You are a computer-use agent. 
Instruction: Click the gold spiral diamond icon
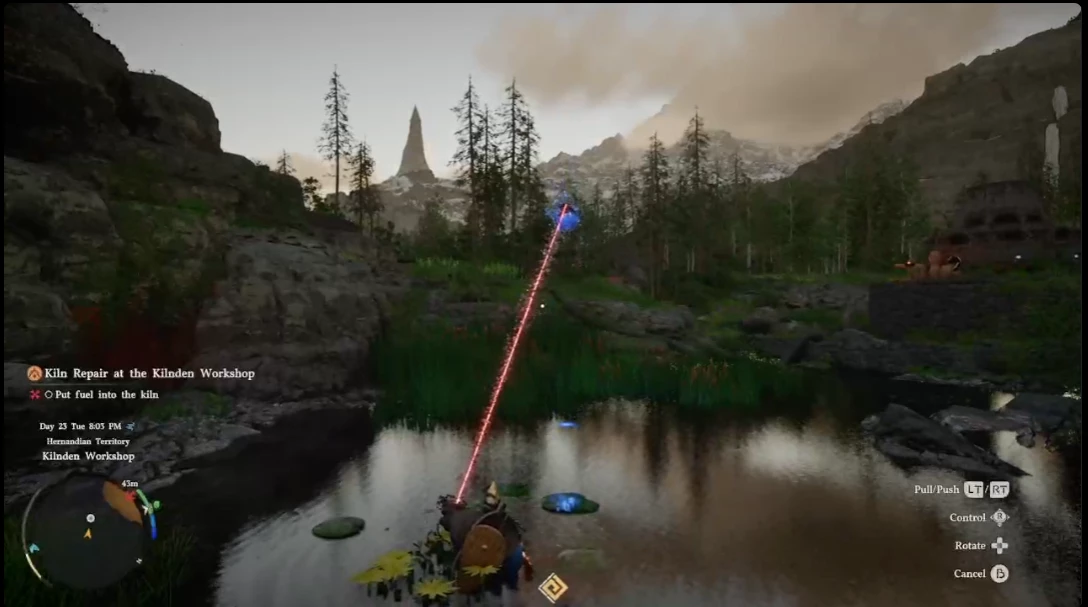coord(552,587)
